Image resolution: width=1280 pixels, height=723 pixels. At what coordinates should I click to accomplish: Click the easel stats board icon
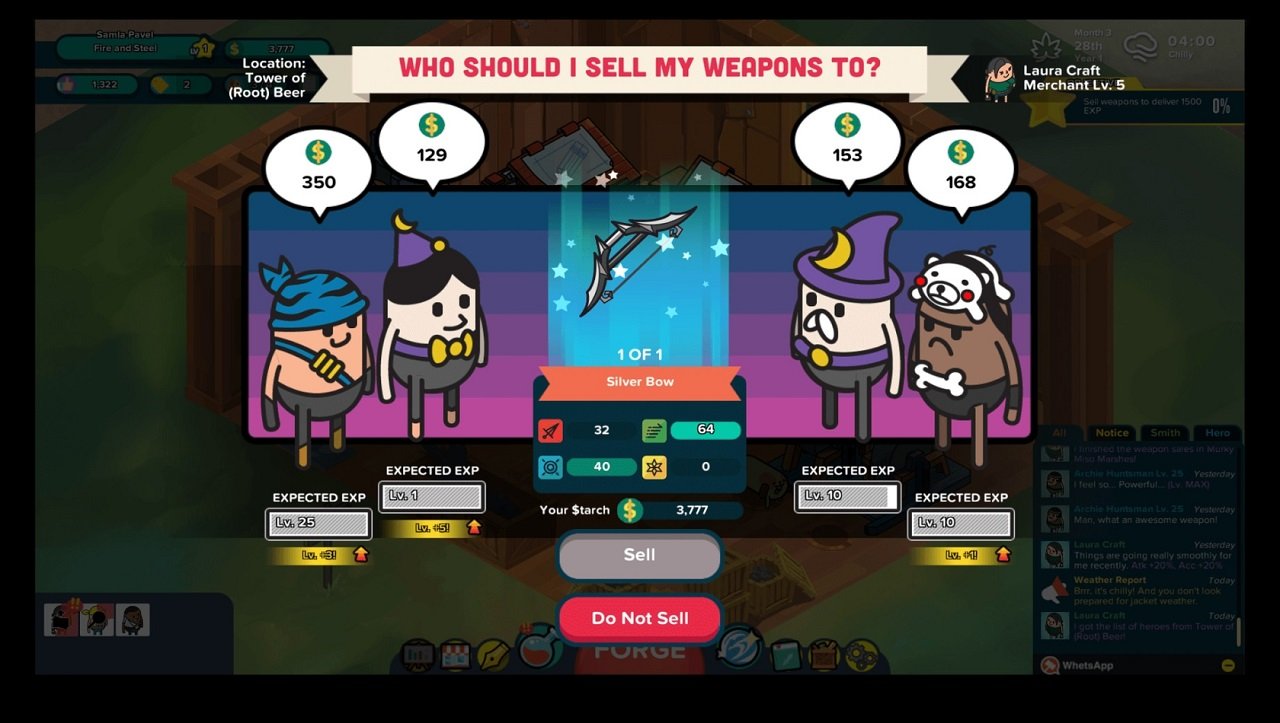coord(417,656)
